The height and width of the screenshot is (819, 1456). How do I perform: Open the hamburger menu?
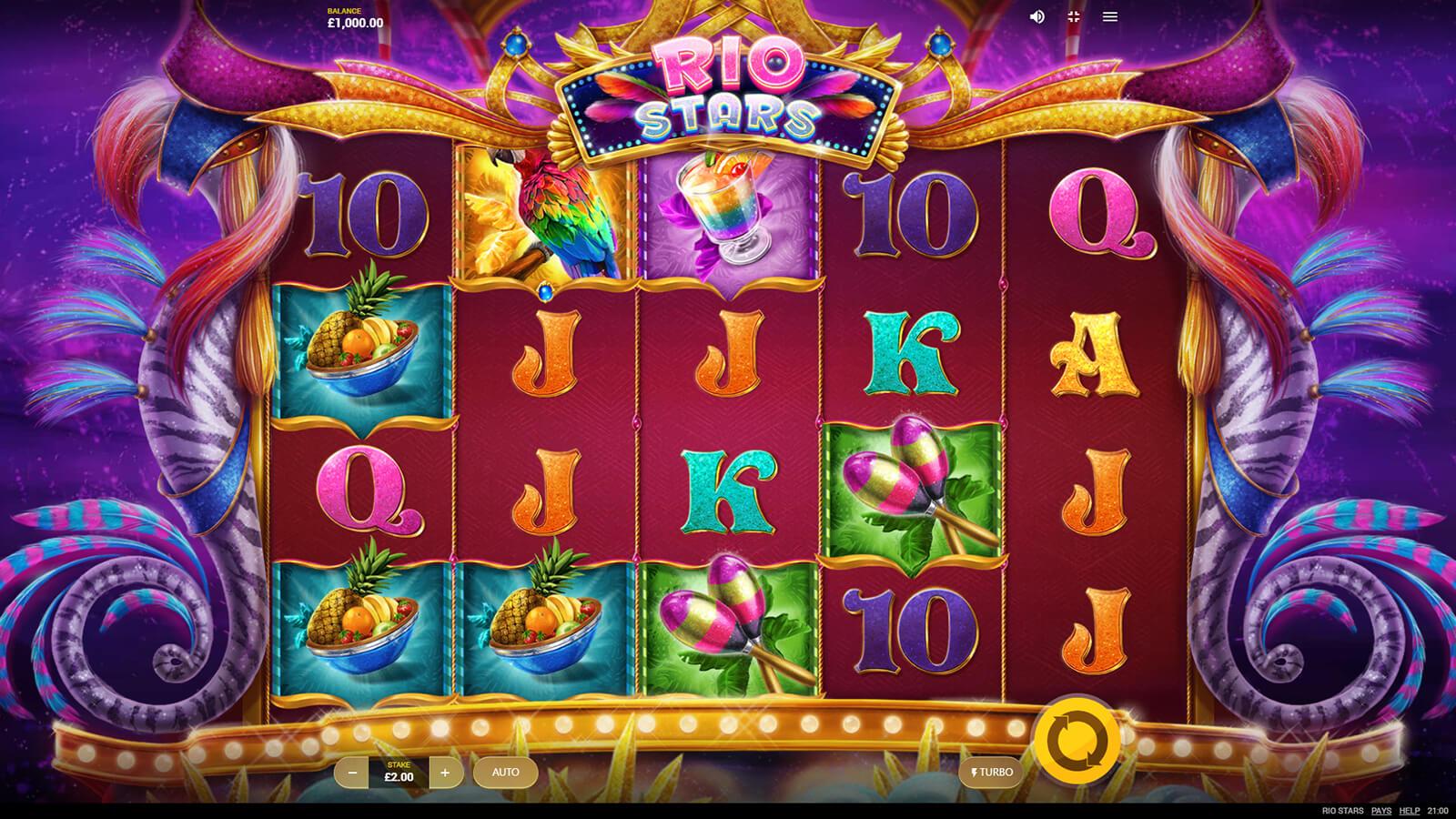1110,17
